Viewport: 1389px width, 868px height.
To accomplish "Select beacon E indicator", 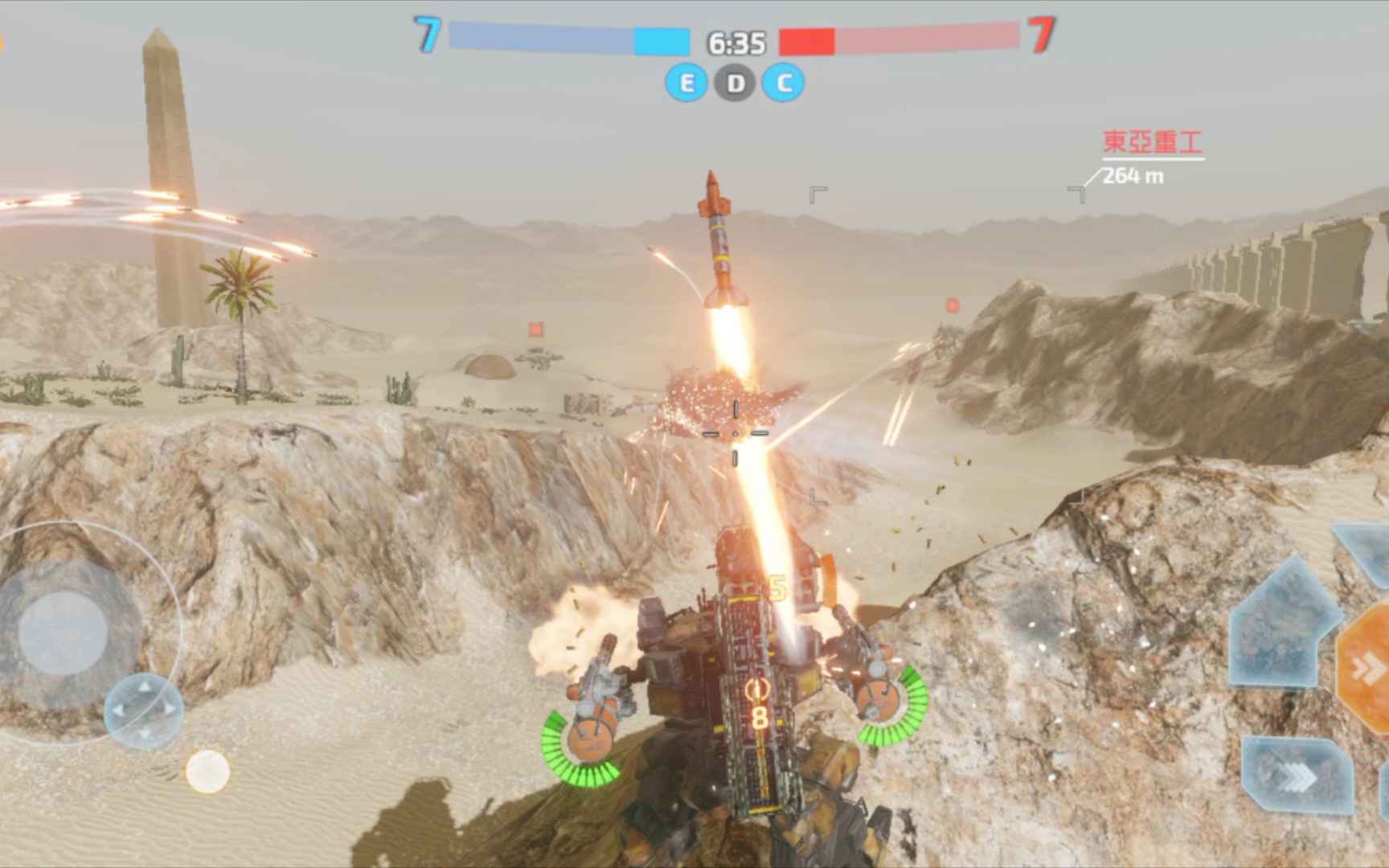I will (686, 83).
